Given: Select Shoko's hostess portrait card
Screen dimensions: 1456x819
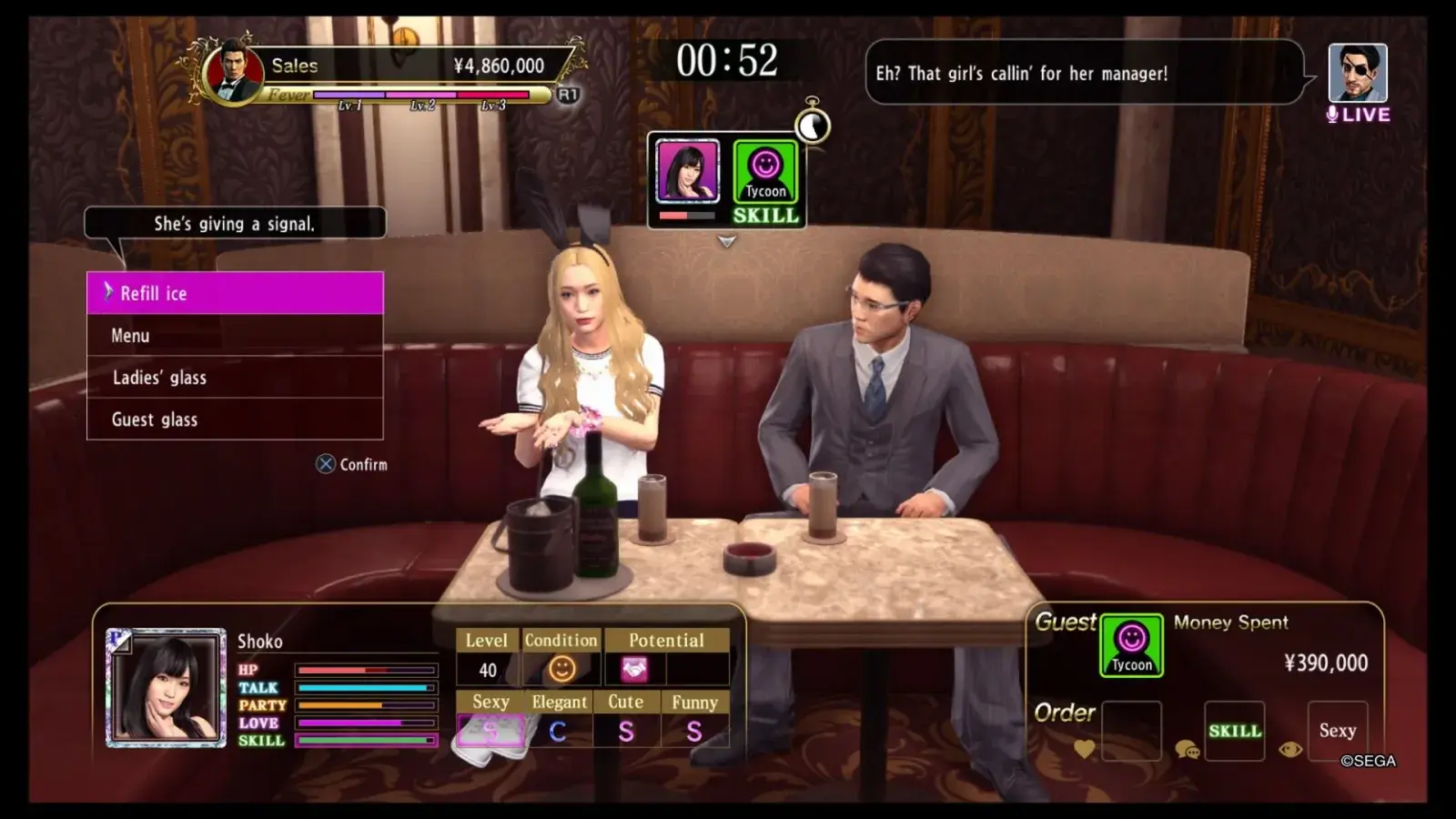Looking at the screenshot, I should [166, 688].
